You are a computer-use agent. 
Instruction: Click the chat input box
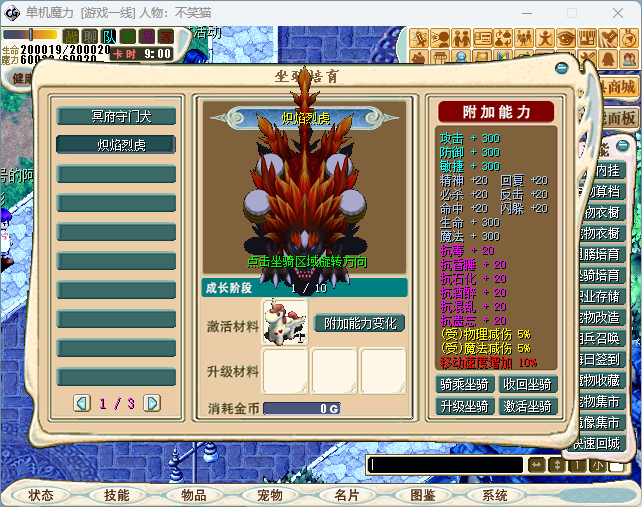coord(444,465)
